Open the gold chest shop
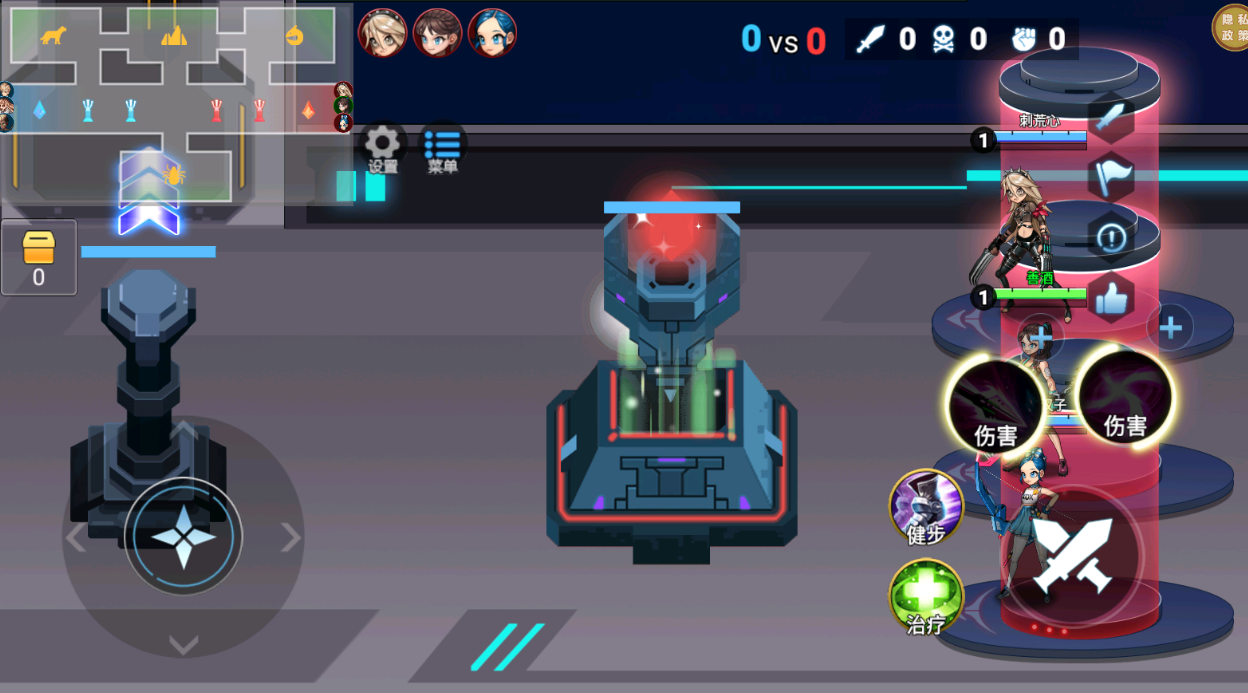Image resolution: width=1248 pixels, height=693 pixels. pyautogui.click(x=39, y=257)
